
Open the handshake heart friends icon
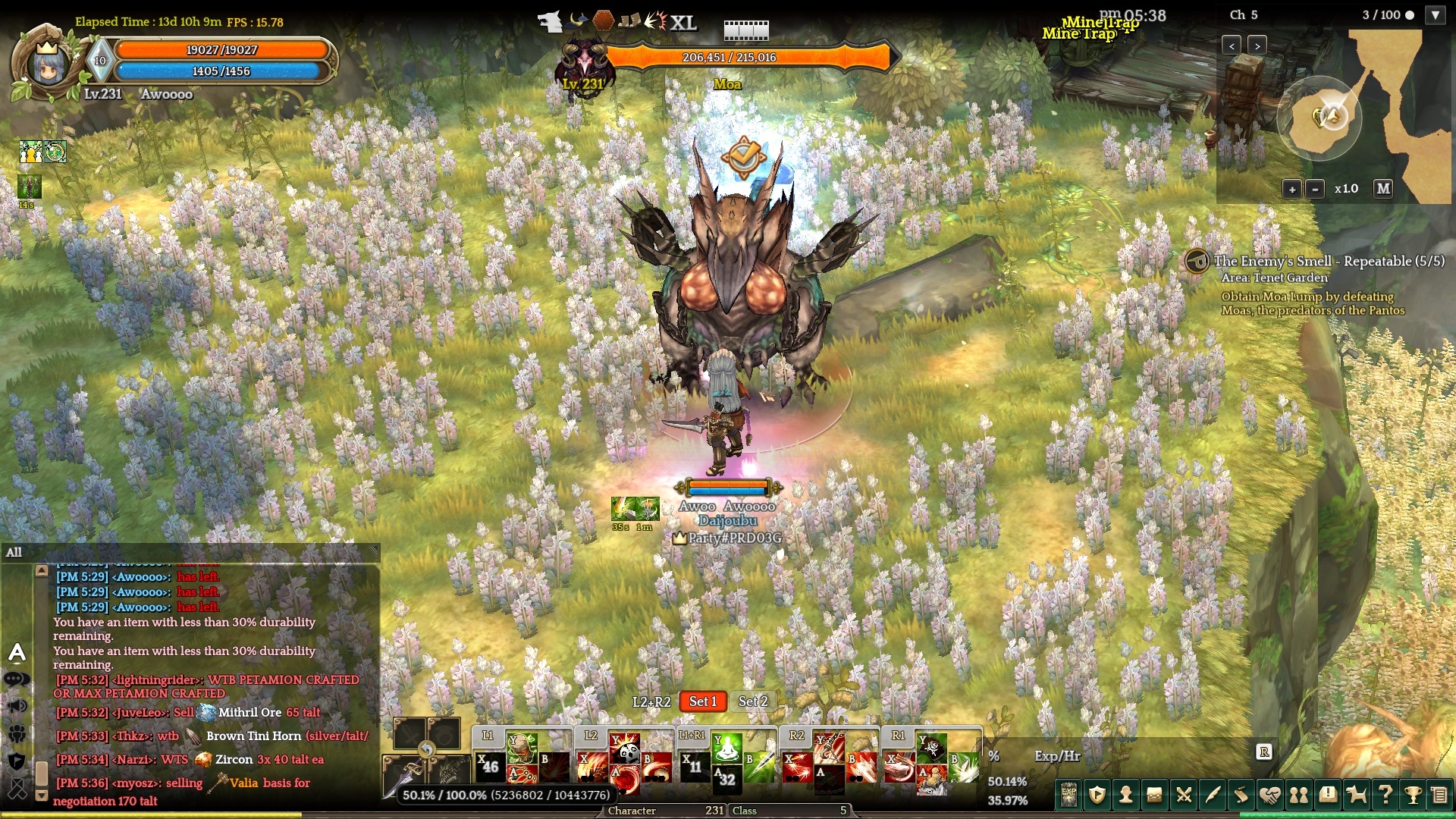pyautogui.click(x=1270, y=795)
